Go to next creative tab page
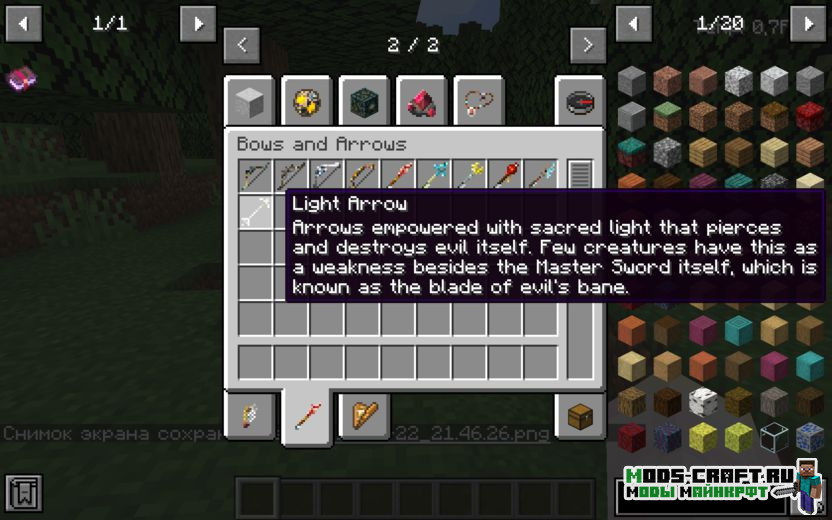Viewport: 832px width, 520px height. tap(588, 45)
